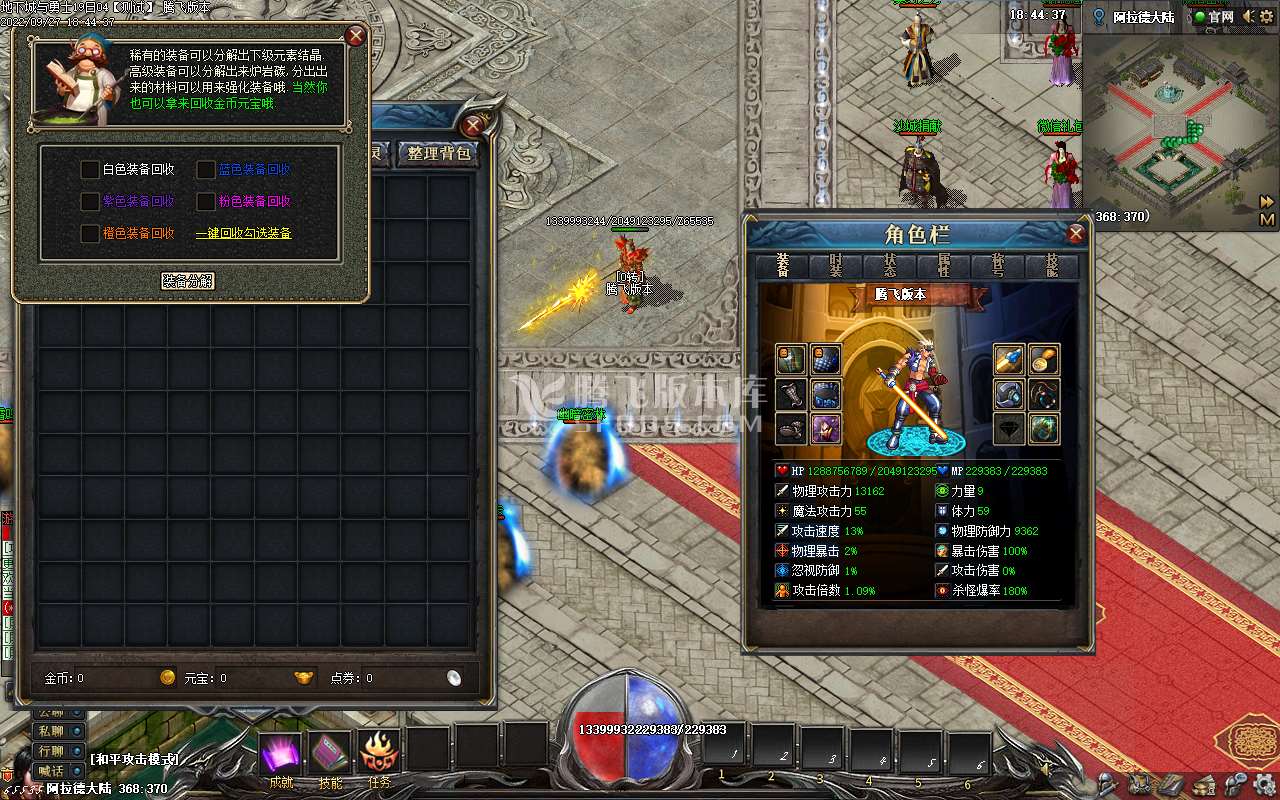
Task: Toggle sound with the speaker icon
Action: (1247, 17)
